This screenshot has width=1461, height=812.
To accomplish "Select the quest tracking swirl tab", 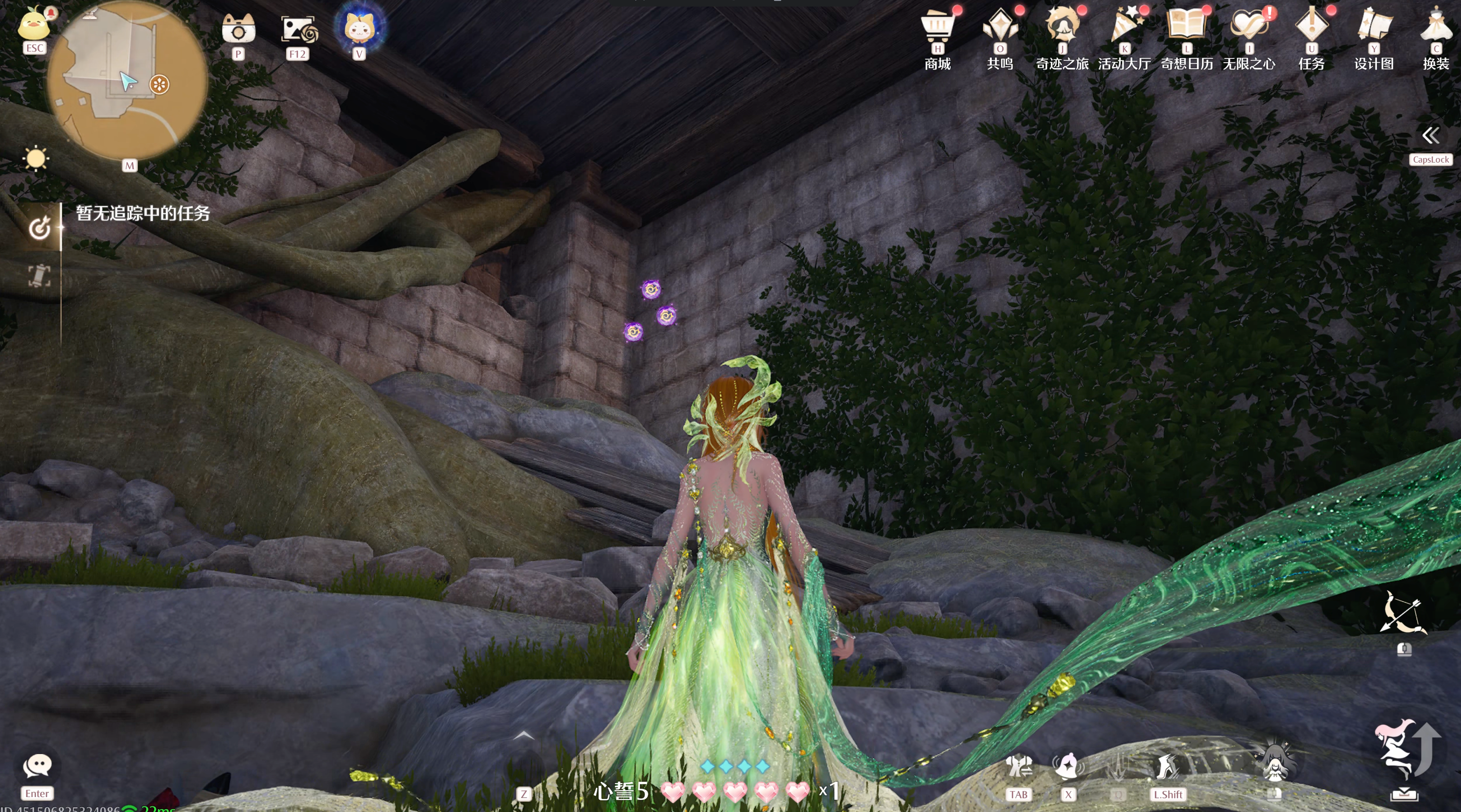I will tap(39, 228).
